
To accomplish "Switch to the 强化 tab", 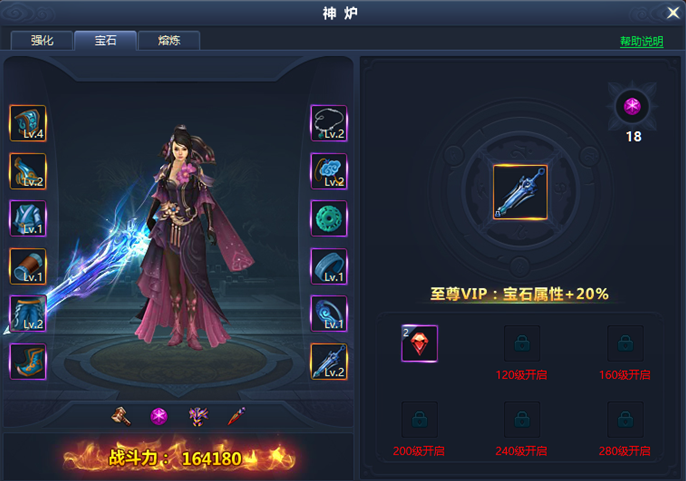I will tap(41, 41).
